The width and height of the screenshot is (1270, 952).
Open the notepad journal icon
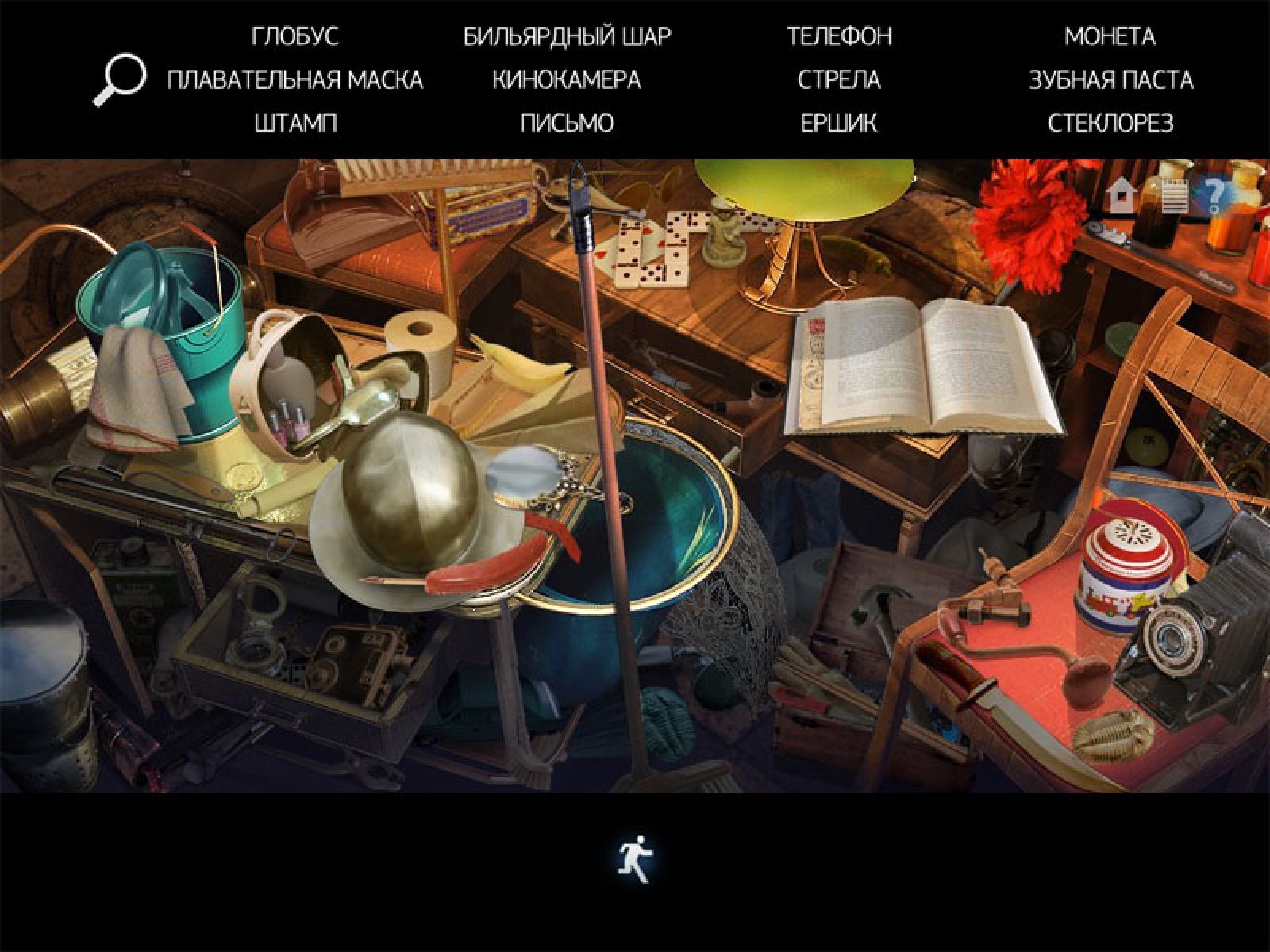(x=1174, y=195)
